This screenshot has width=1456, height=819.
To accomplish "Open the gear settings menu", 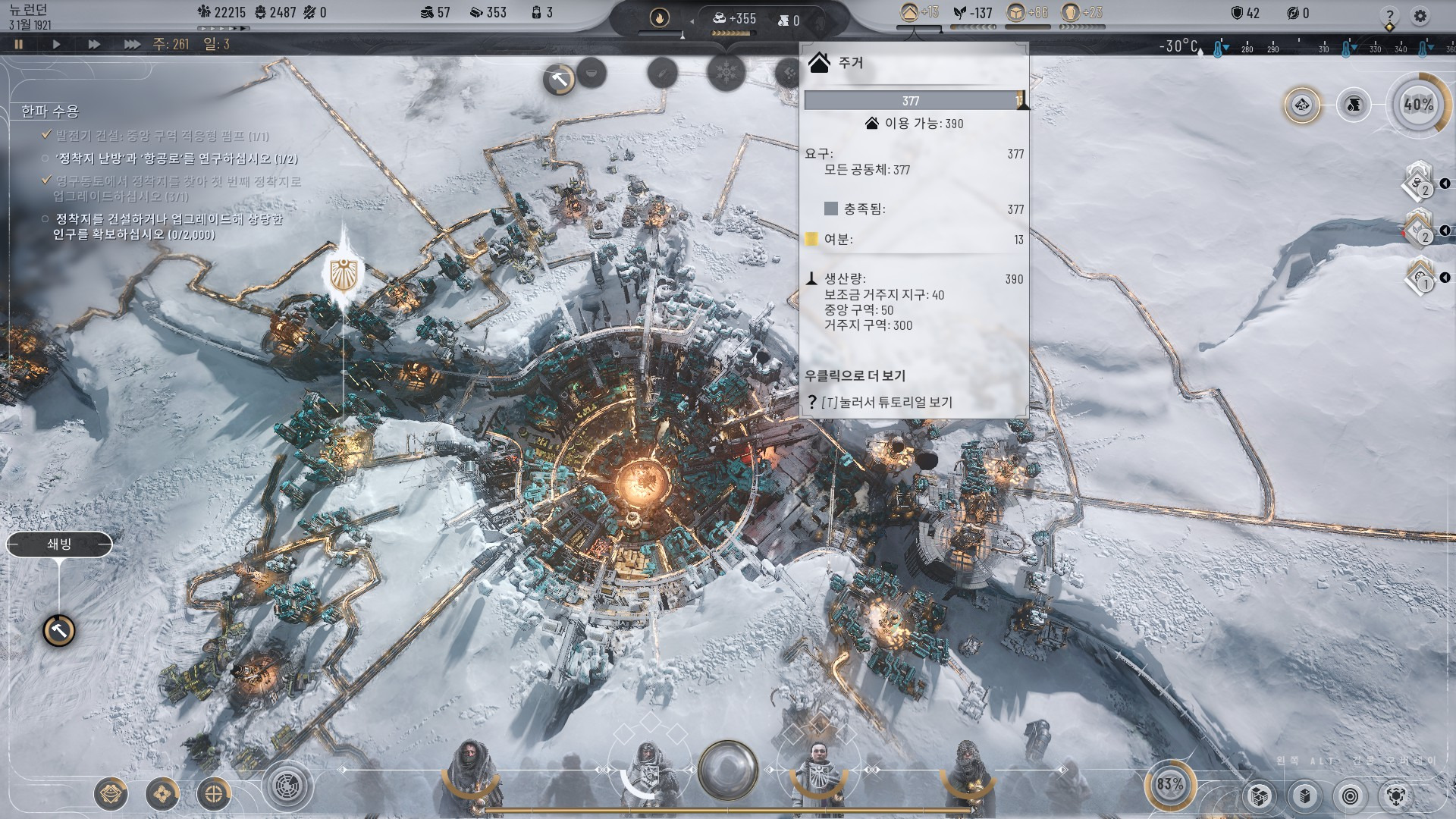I will [1420, 15].
